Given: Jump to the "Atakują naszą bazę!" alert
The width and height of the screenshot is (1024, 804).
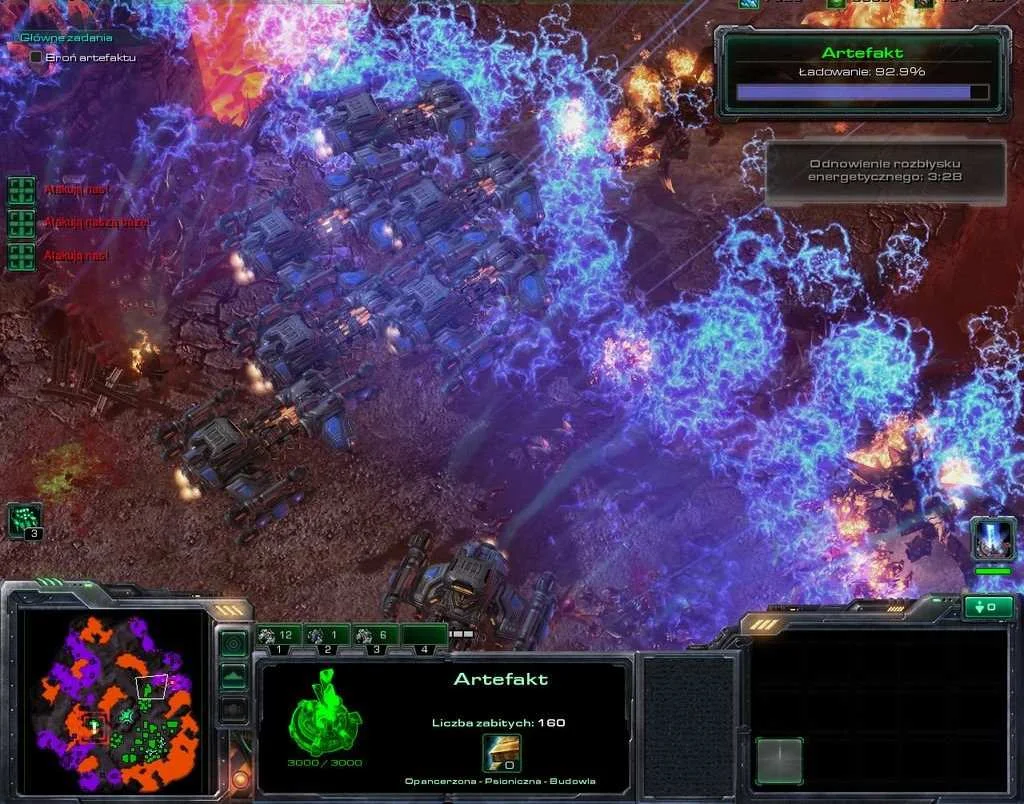Looking at the screenshot, I should tap(21, 223).
